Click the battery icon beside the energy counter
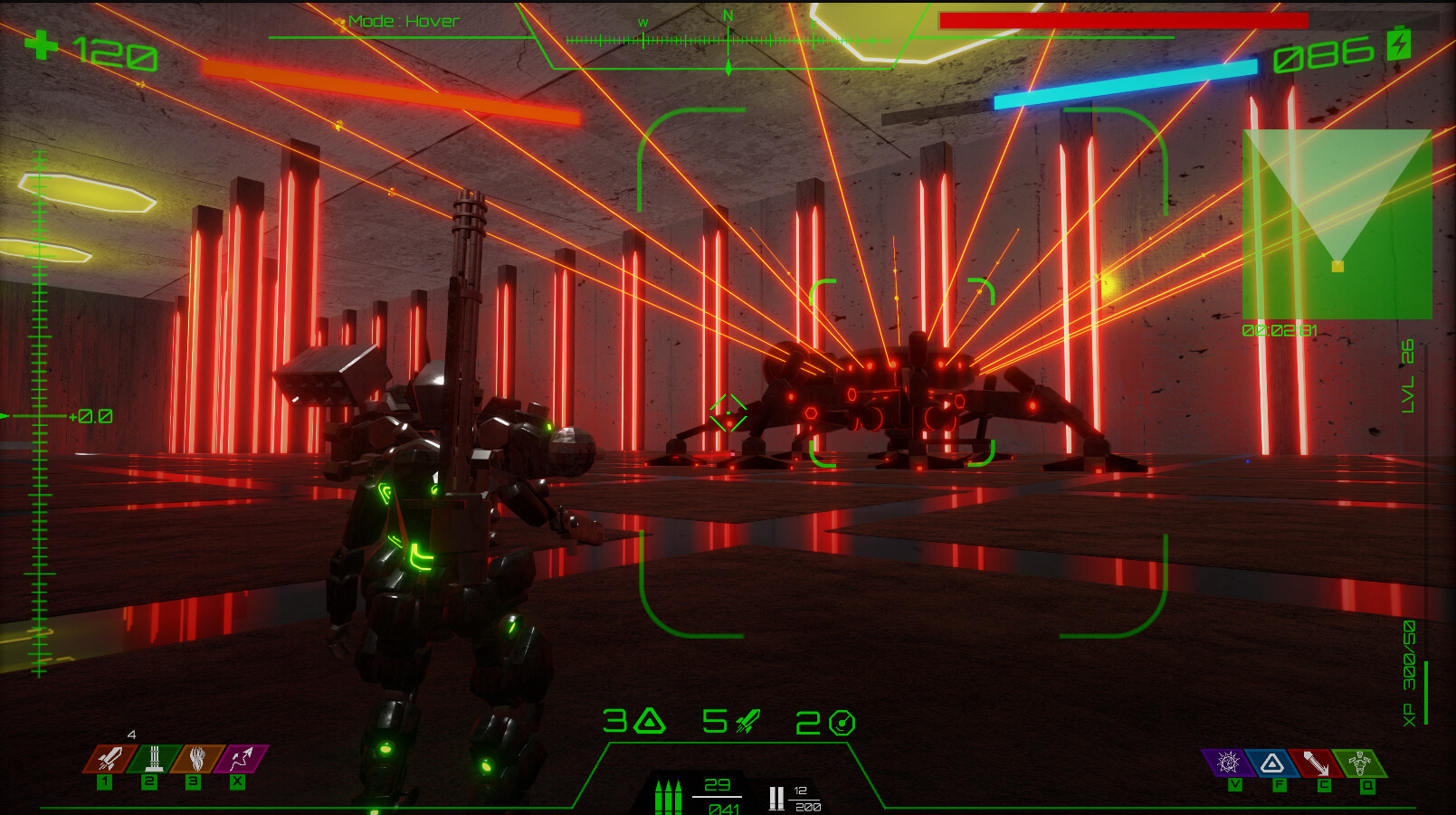Image resolution: width=1456 pixels, height=815 pixels. [1397, 43]
